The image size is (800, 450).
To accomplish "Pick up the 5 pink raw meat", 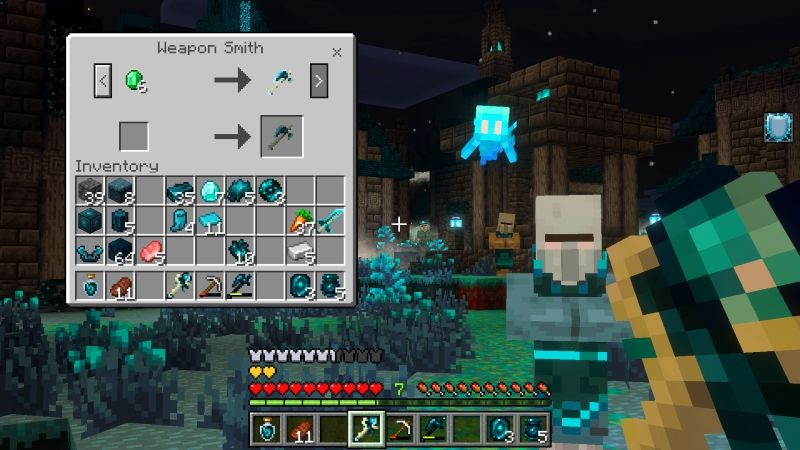I will (151, 251).
